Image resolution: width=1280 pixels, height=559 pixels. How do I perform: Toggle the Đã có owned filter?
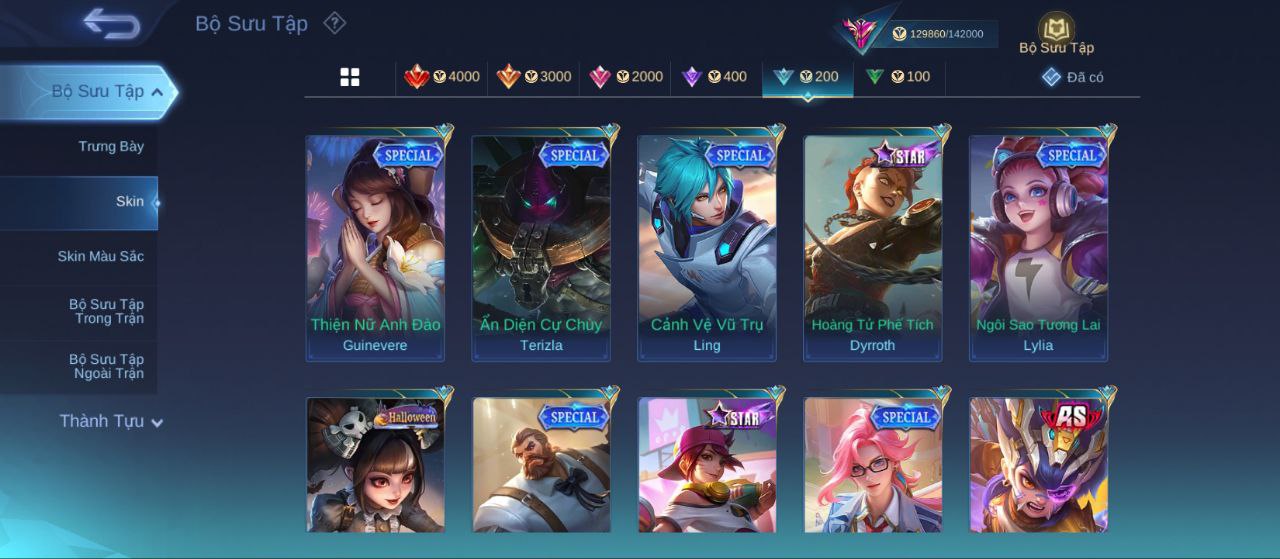click(x=1073, y=77)
